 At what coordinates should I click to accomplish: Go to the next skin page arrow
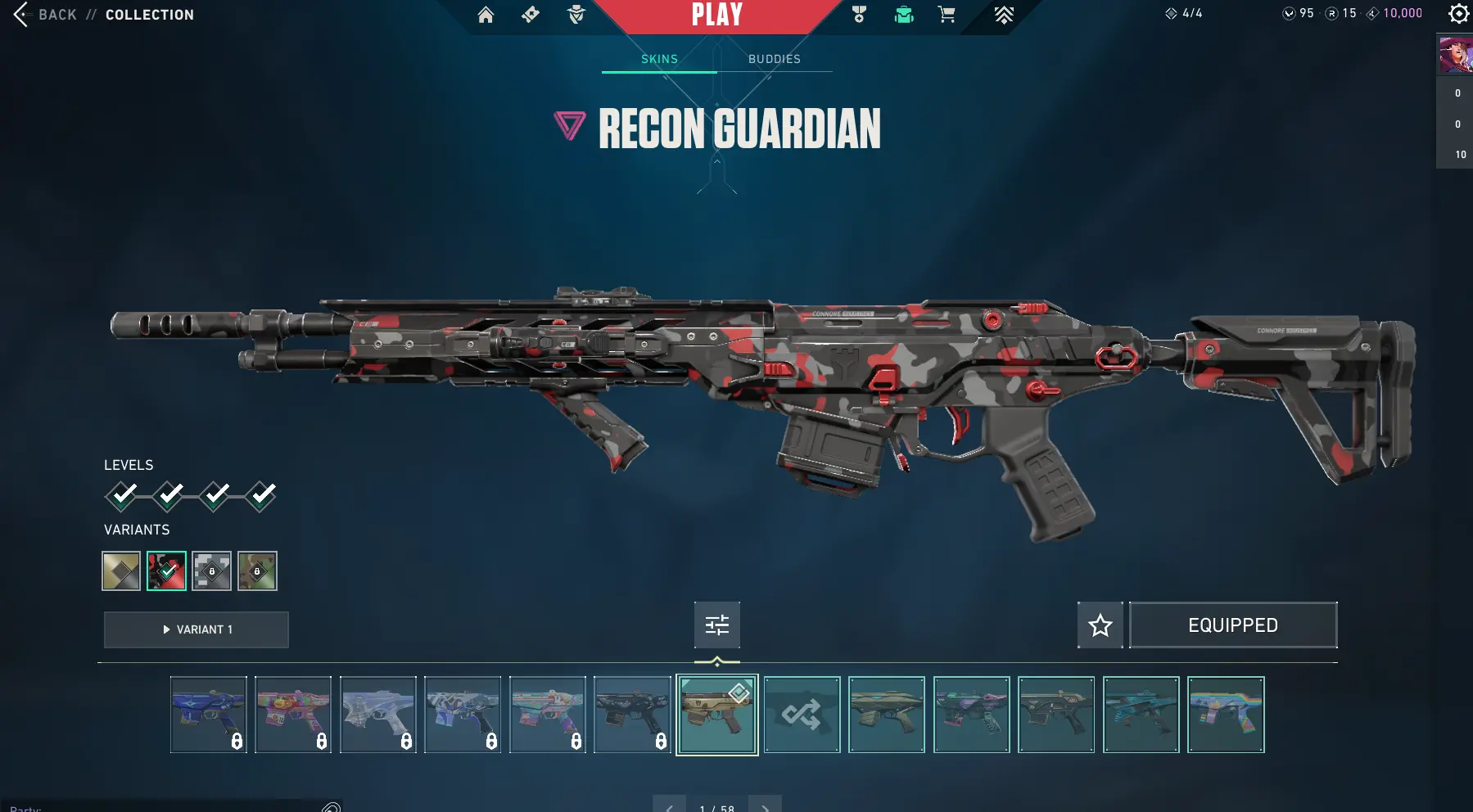click(x=766, y=807)
